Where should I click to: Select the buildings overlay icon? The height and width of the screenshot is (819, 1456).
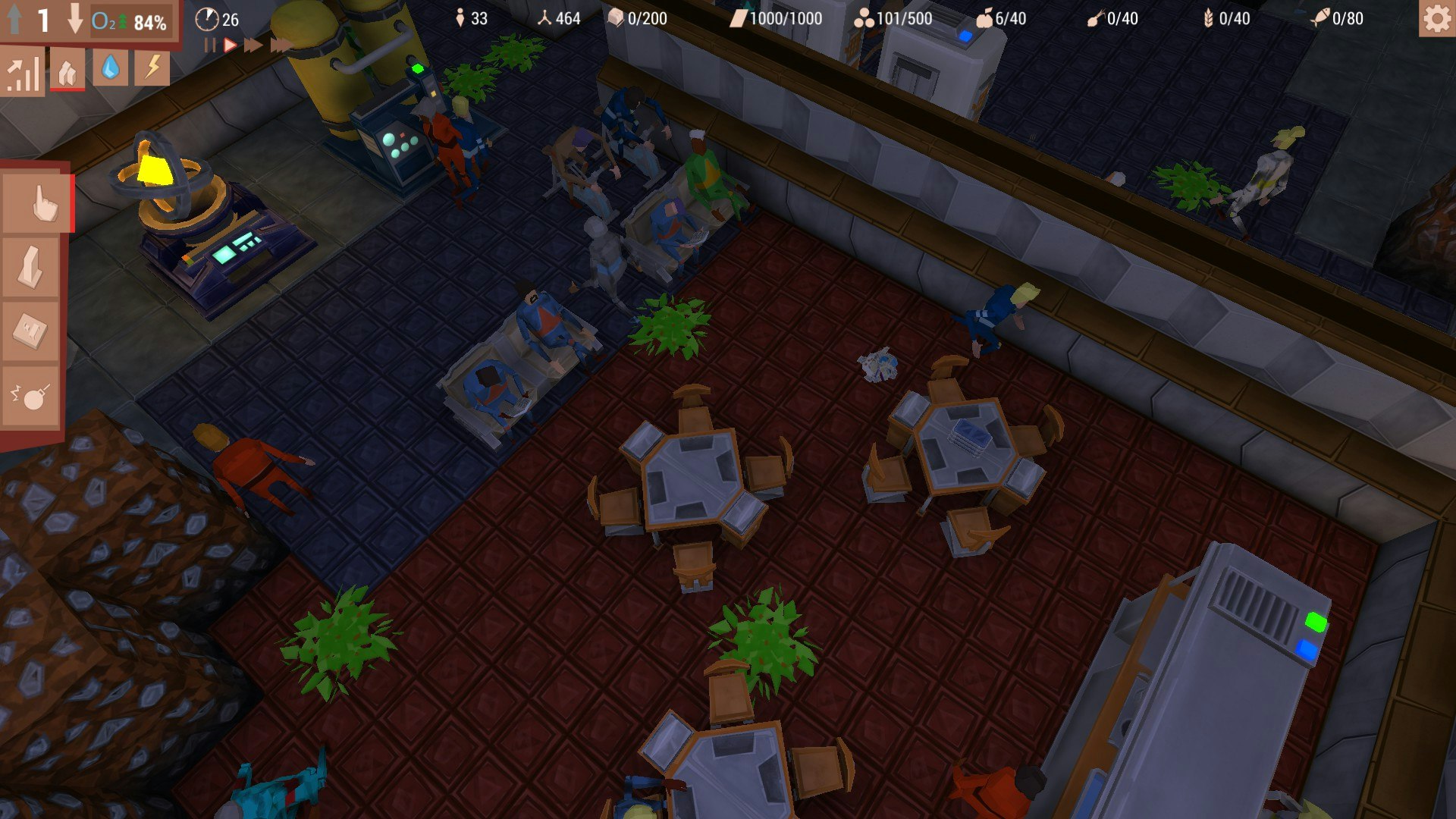pyautogui.click(x=67, y=71)
